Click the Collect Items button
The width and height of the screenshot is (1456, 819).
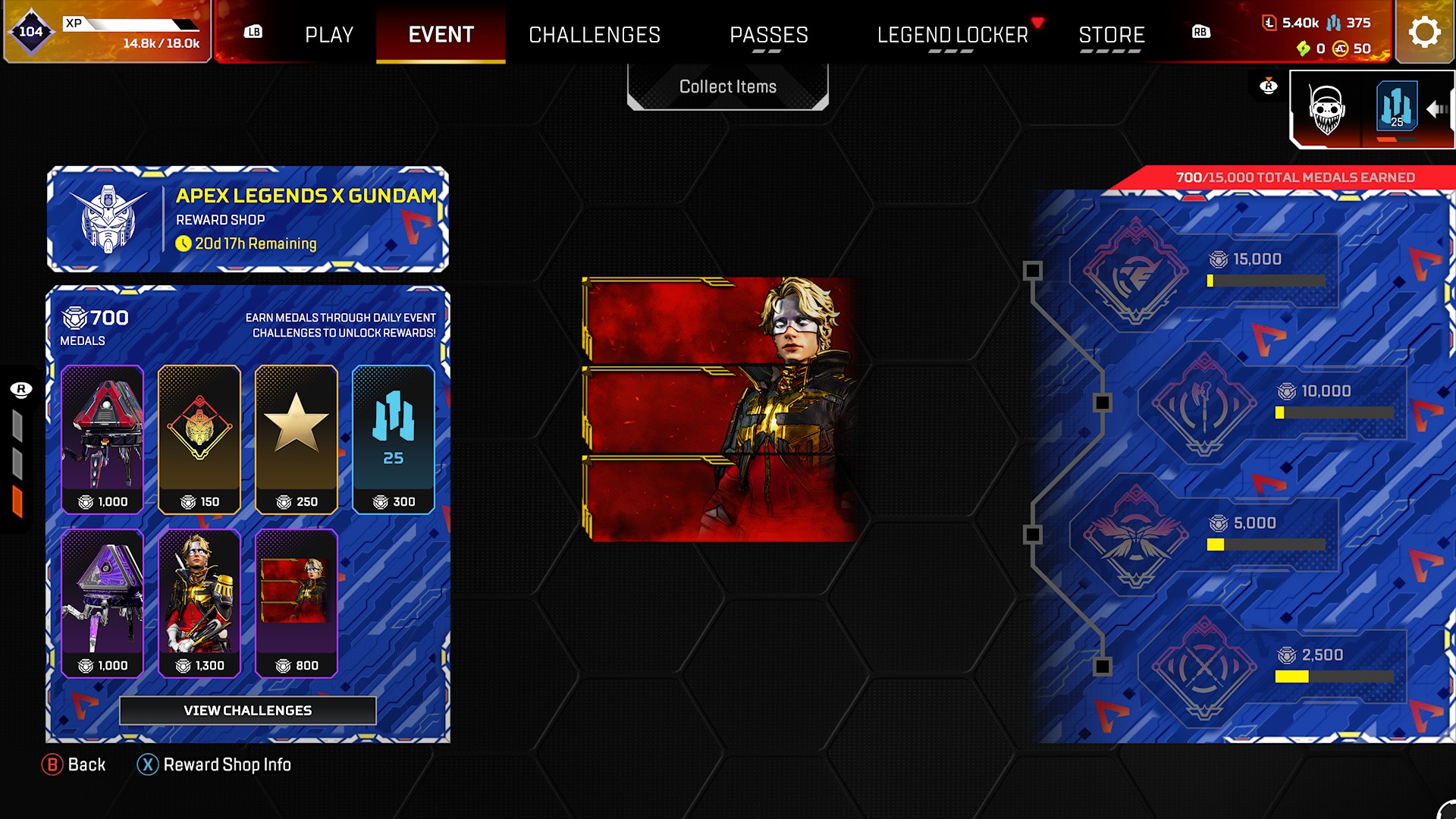click(x=727, y=86)
